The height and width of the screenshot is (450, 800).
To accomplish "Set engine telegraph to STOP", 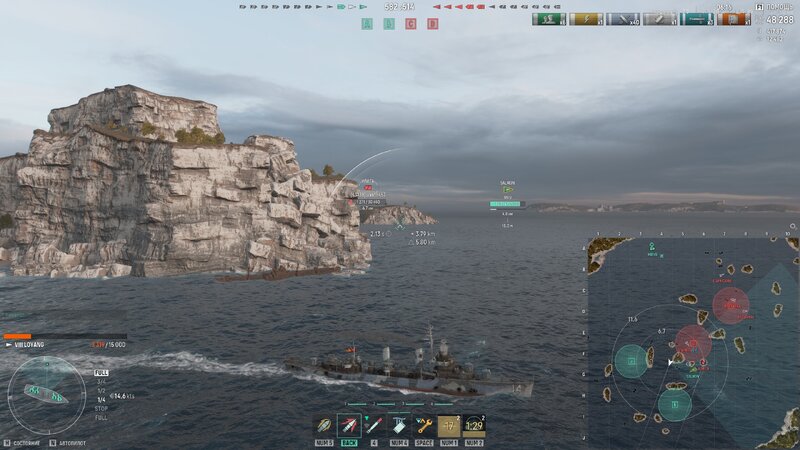I will coord(101,408).
